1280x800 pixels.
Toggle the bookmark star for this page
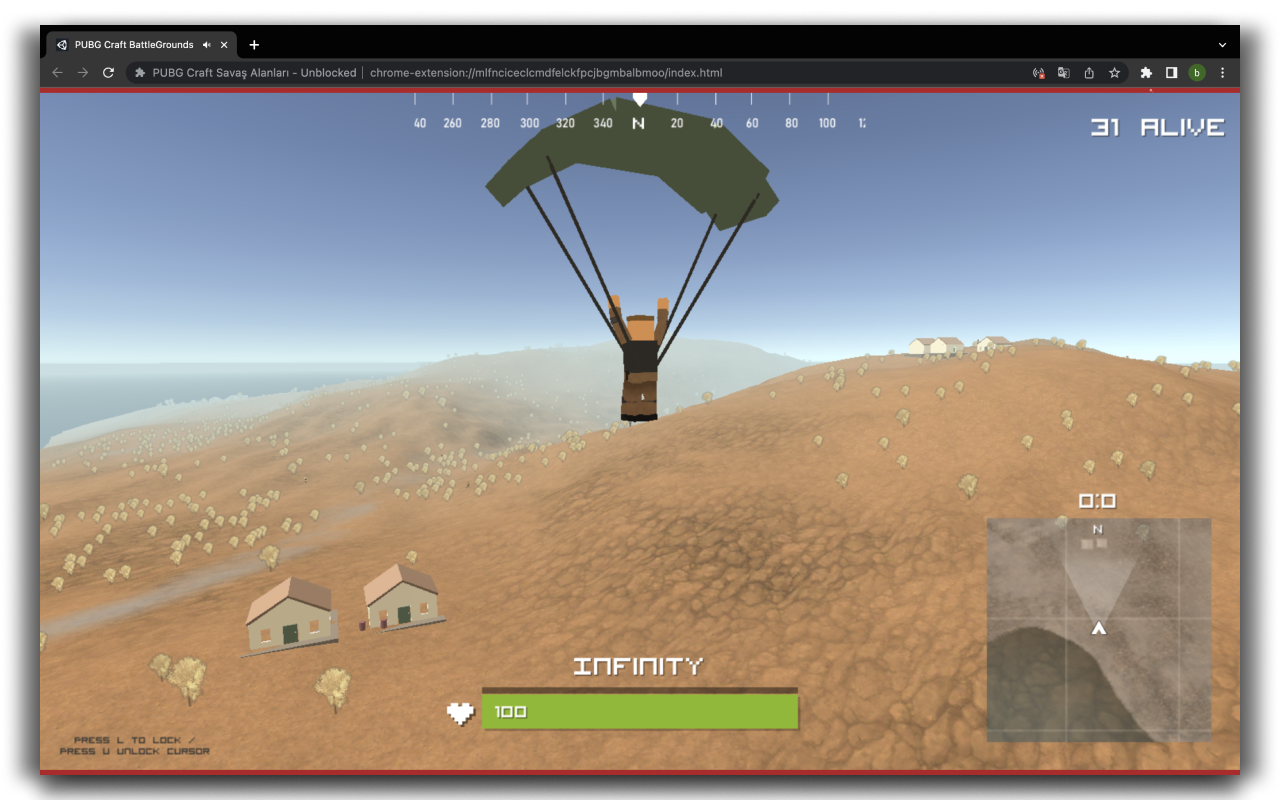(1114, 72)
